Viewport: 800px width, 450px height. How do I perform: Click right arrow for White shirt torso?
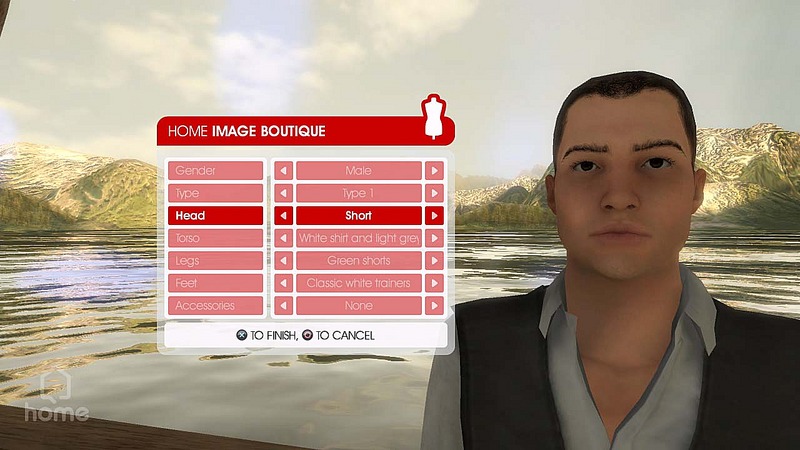pyautogui.click(x=434, y=238)
